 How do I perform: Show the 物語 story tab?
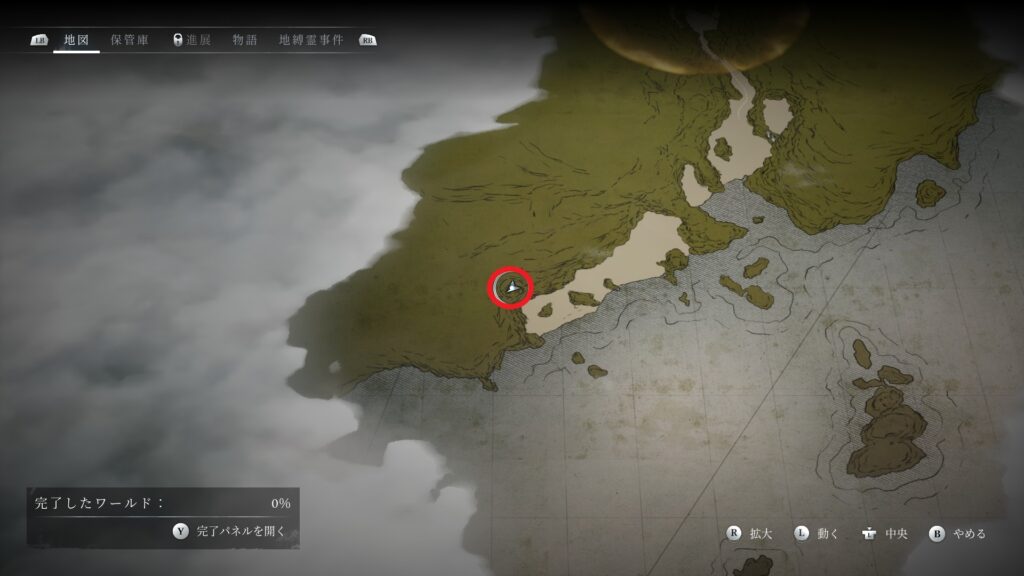point(245,40)
